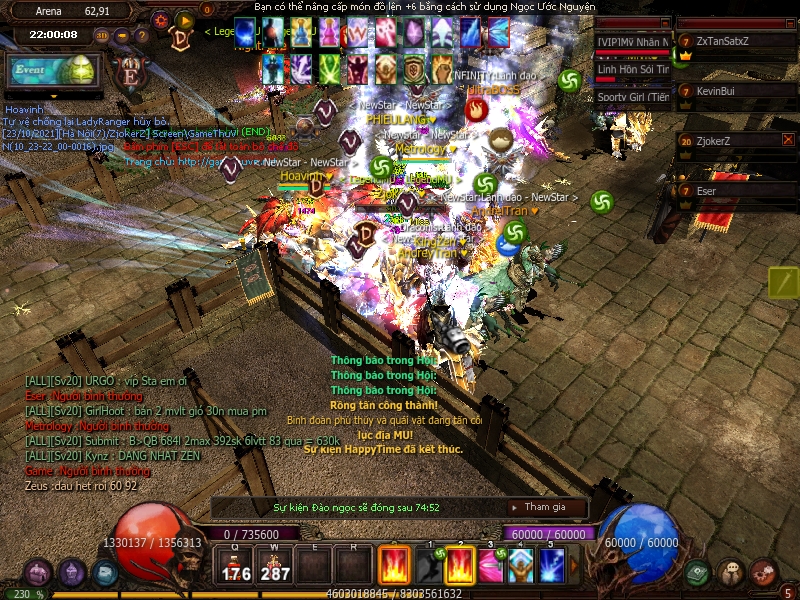Image resolution: width=800 pixels, height=600 pixels.
Task: Open the chat bubble character icon
Action: (731, 573)
